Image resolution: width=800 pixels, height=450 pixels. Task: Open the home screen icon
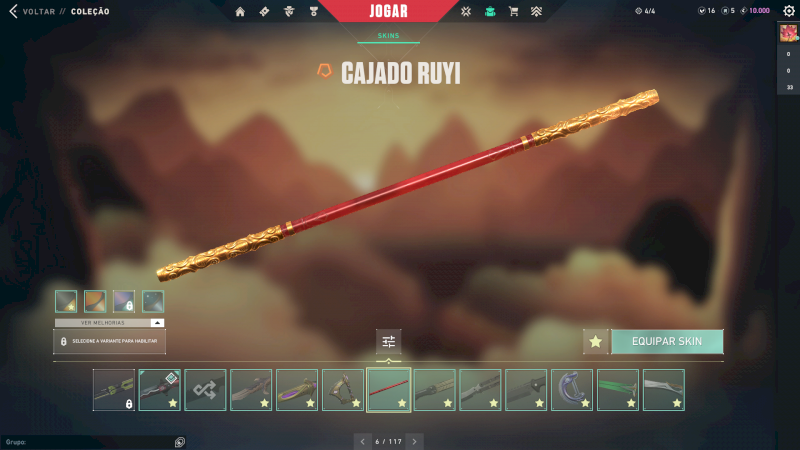coord(240,12)
